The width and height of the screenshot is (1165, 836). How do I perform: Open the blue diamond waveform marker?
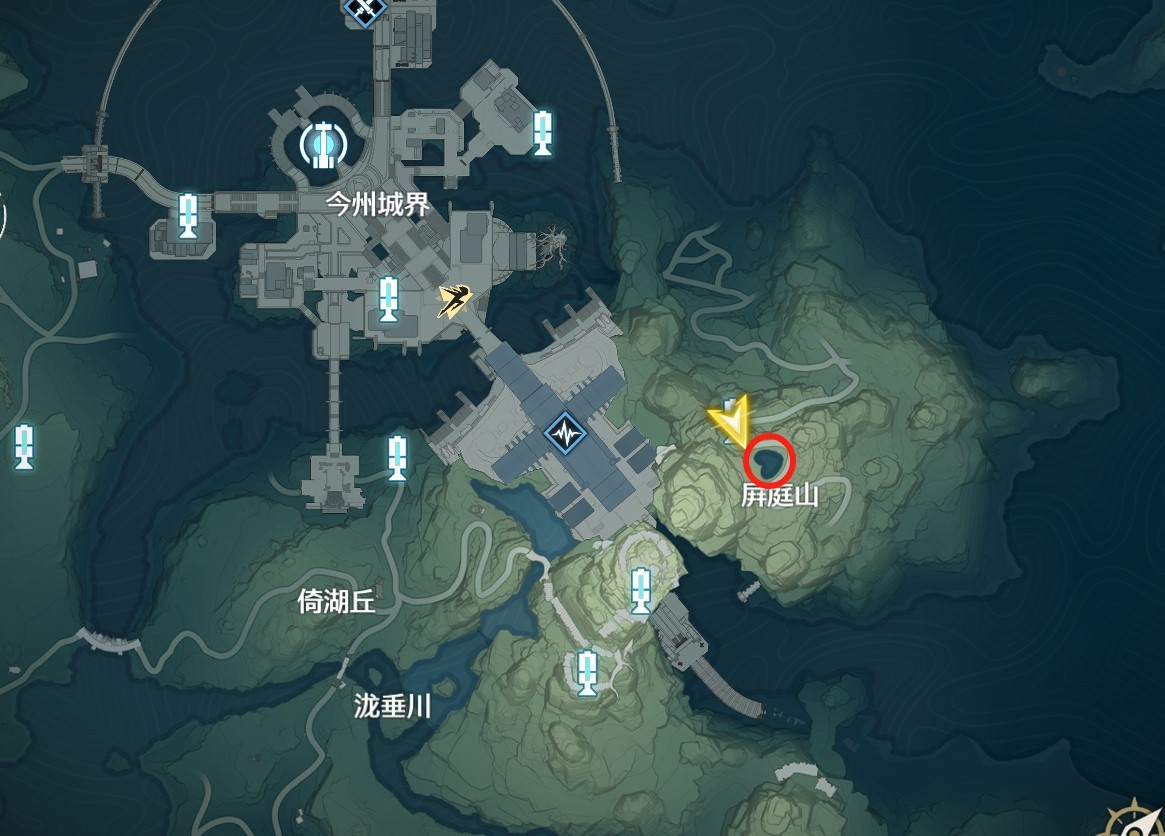564,435
